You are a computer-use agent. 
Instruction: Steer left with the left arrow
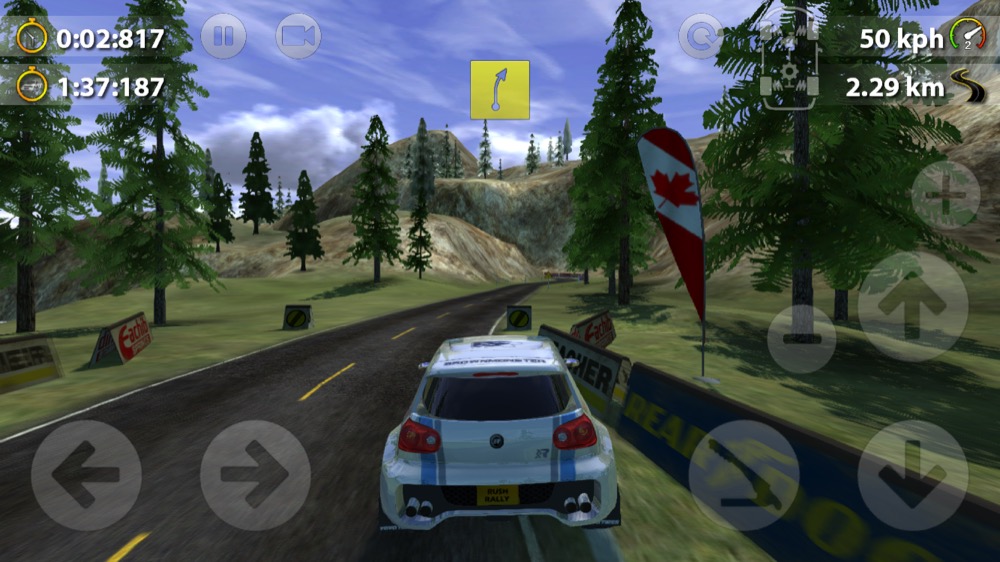(x=85, y=475)
